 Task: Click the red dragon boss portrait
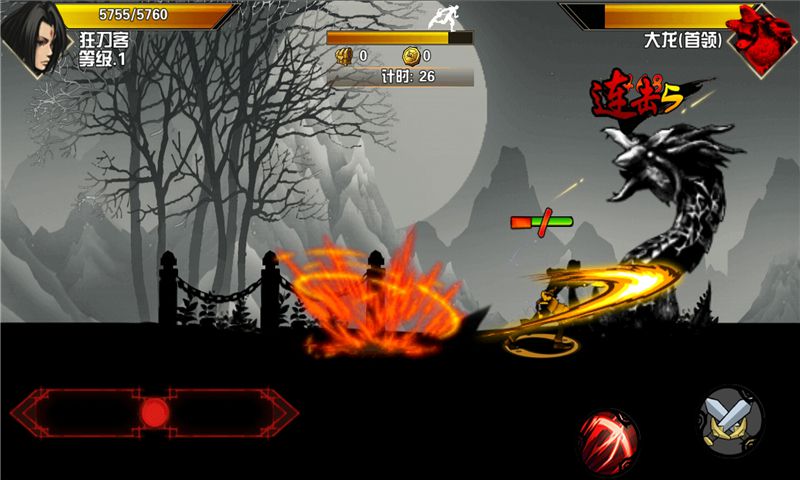tap(764, 36)
